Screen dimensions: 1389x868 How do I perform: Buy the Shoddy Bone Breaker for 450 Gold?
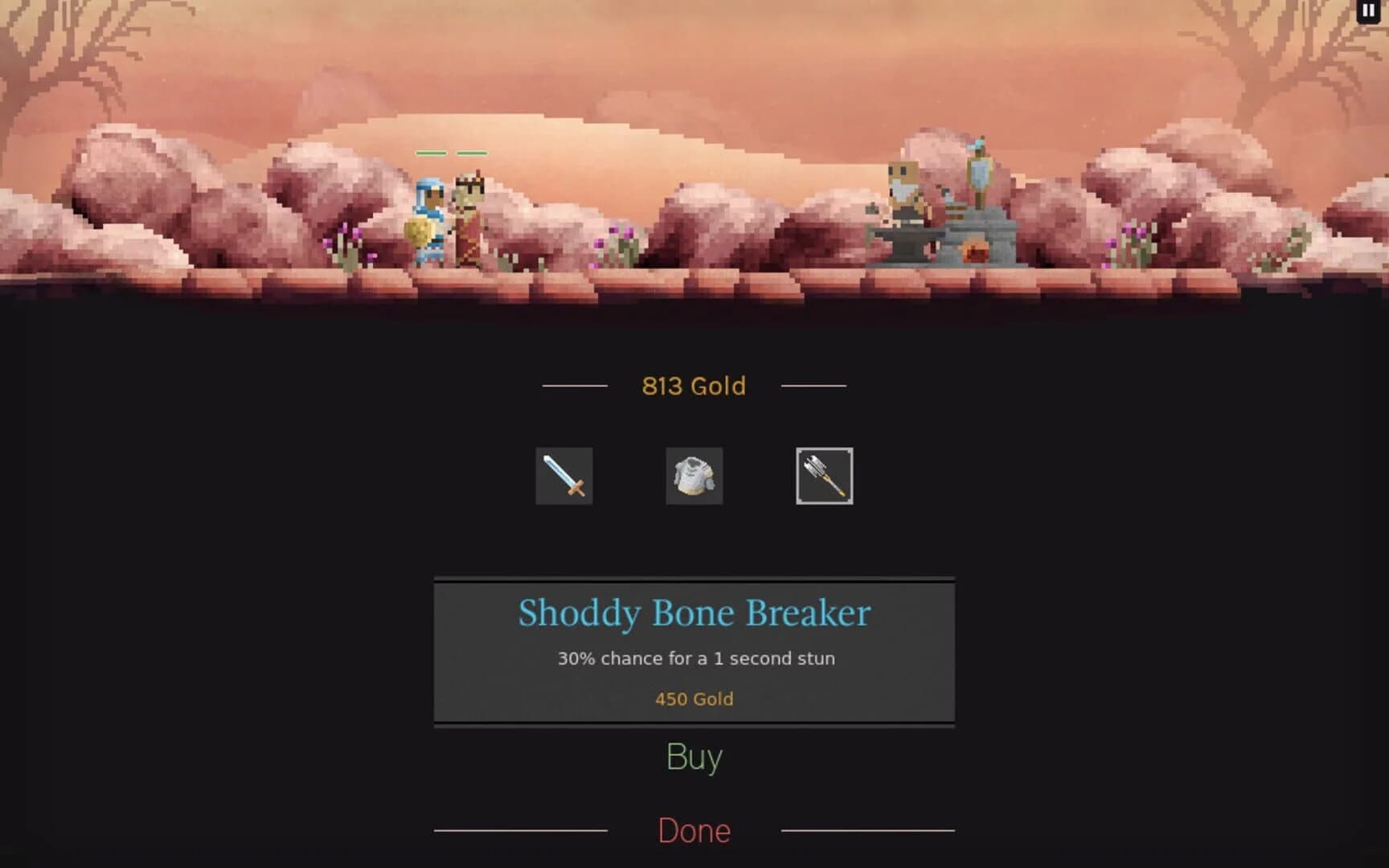(x=693, y=755)
